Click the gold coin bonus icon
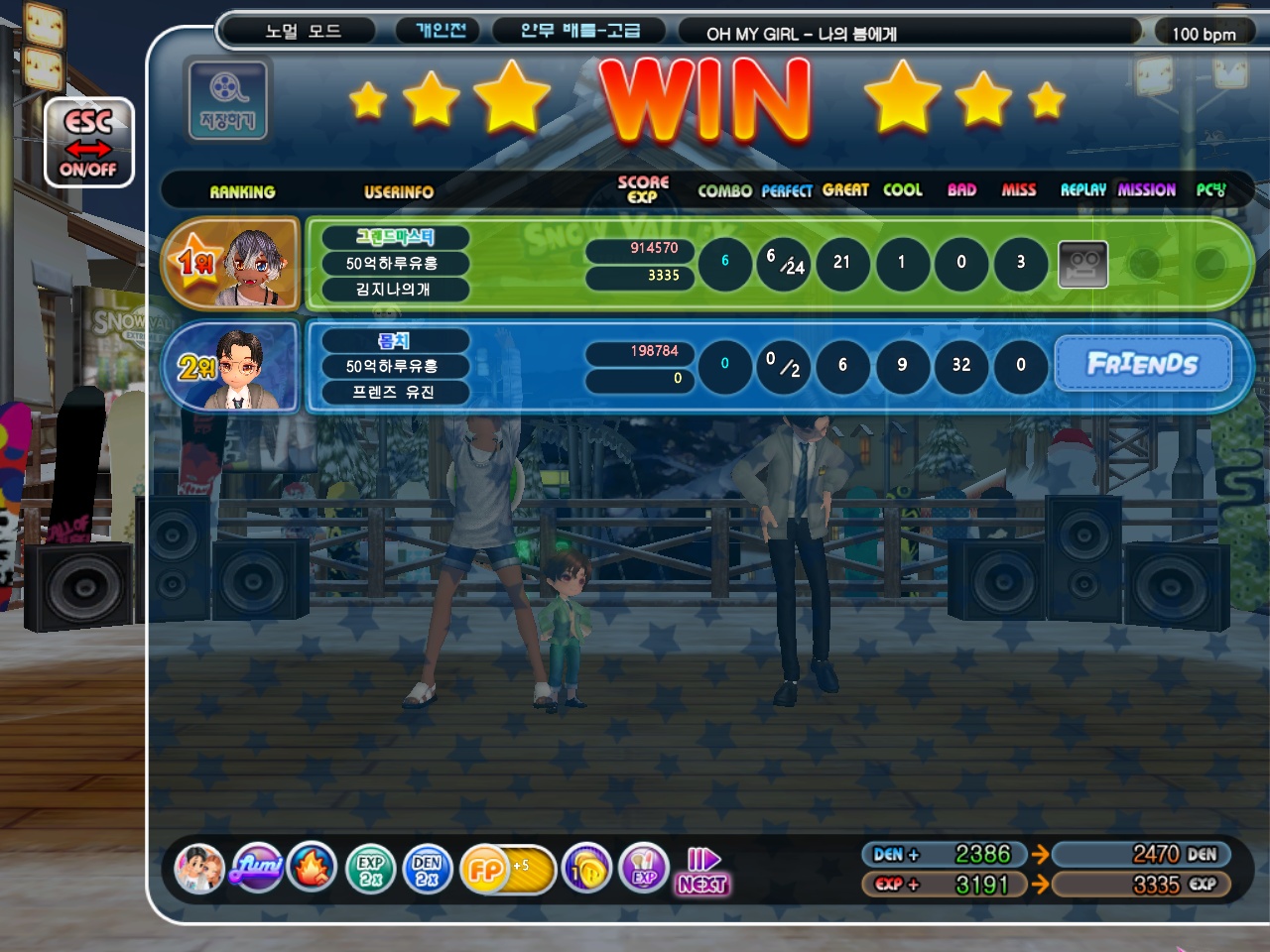 click(587, 870)
